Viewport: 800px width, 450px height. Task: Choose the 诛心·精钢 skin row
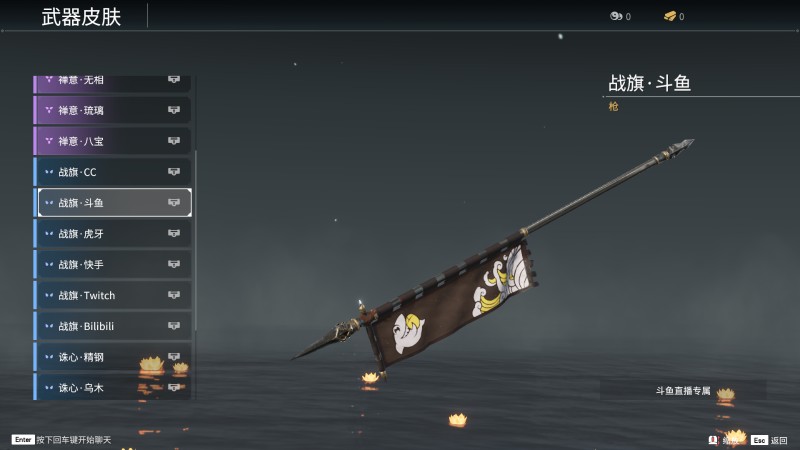click(x=112, y=357)
